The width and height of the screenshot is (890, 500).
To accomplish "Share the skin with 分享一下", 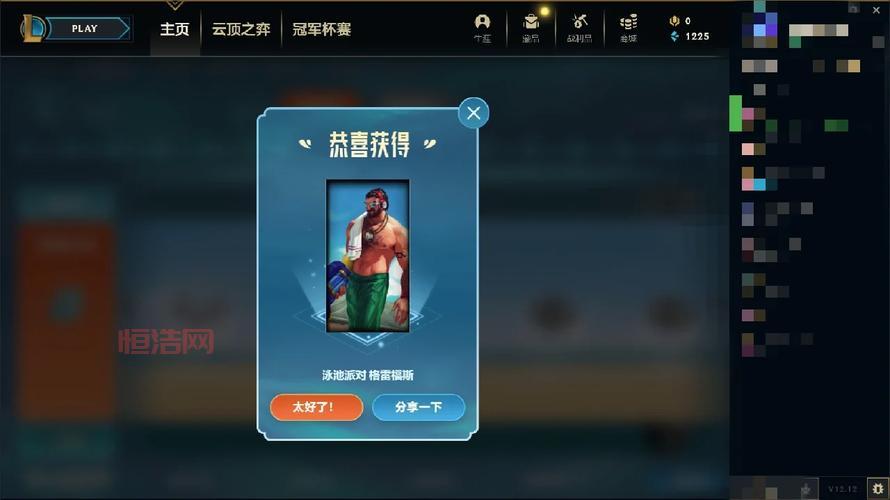I will 418,407.
